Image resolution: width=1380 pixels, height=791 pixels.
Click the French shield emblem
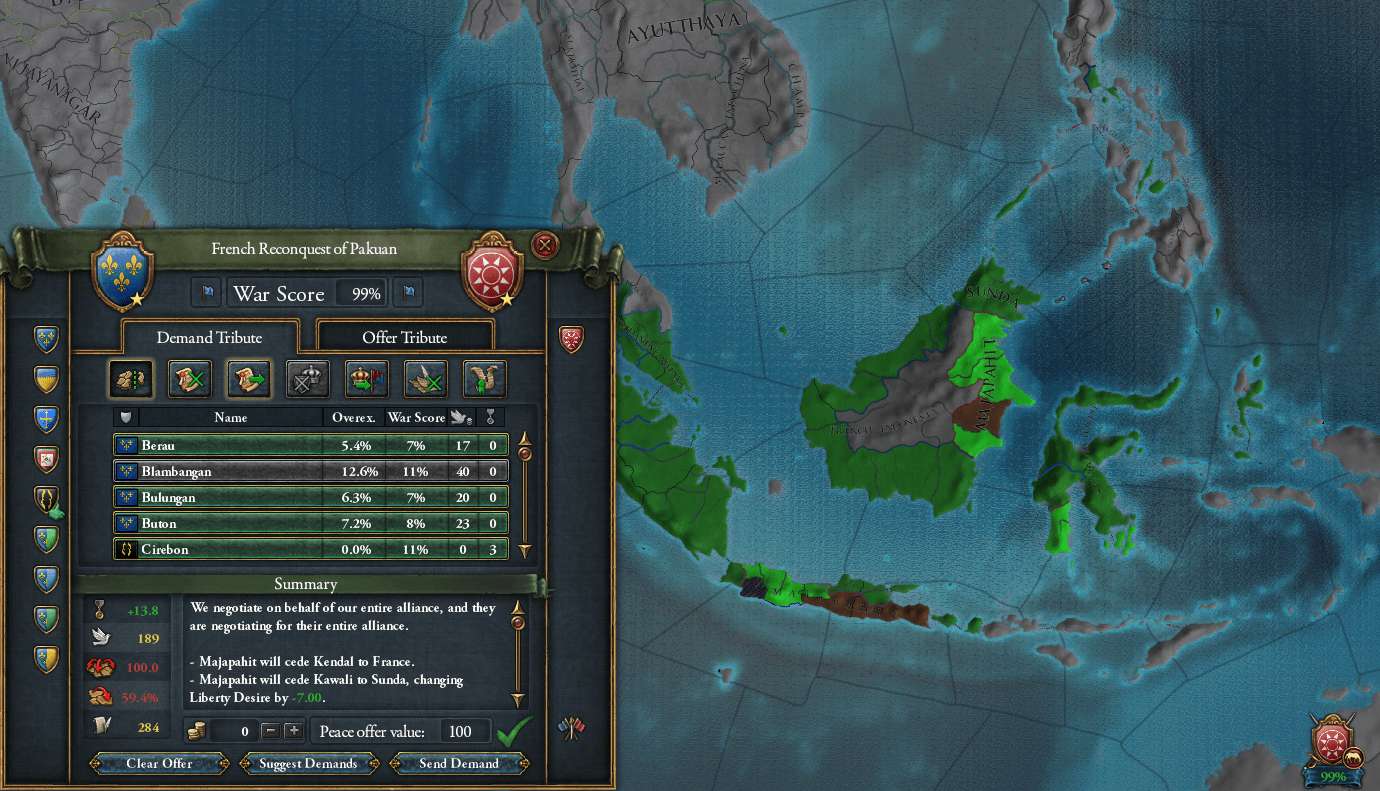122,269
